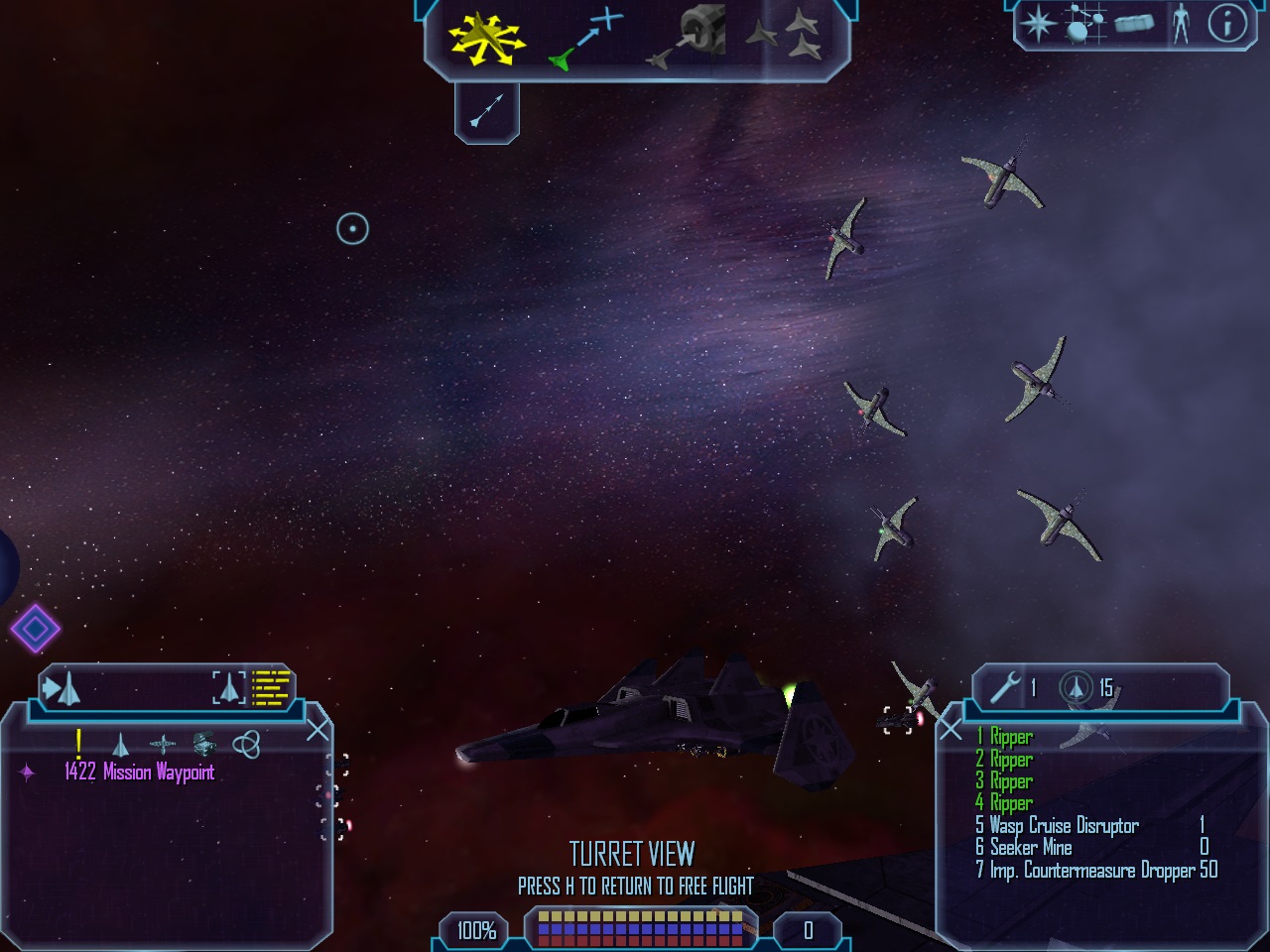The image size is (1270, 952).
Task: Open the Nav Map star icon
Action: (1038, 24)
